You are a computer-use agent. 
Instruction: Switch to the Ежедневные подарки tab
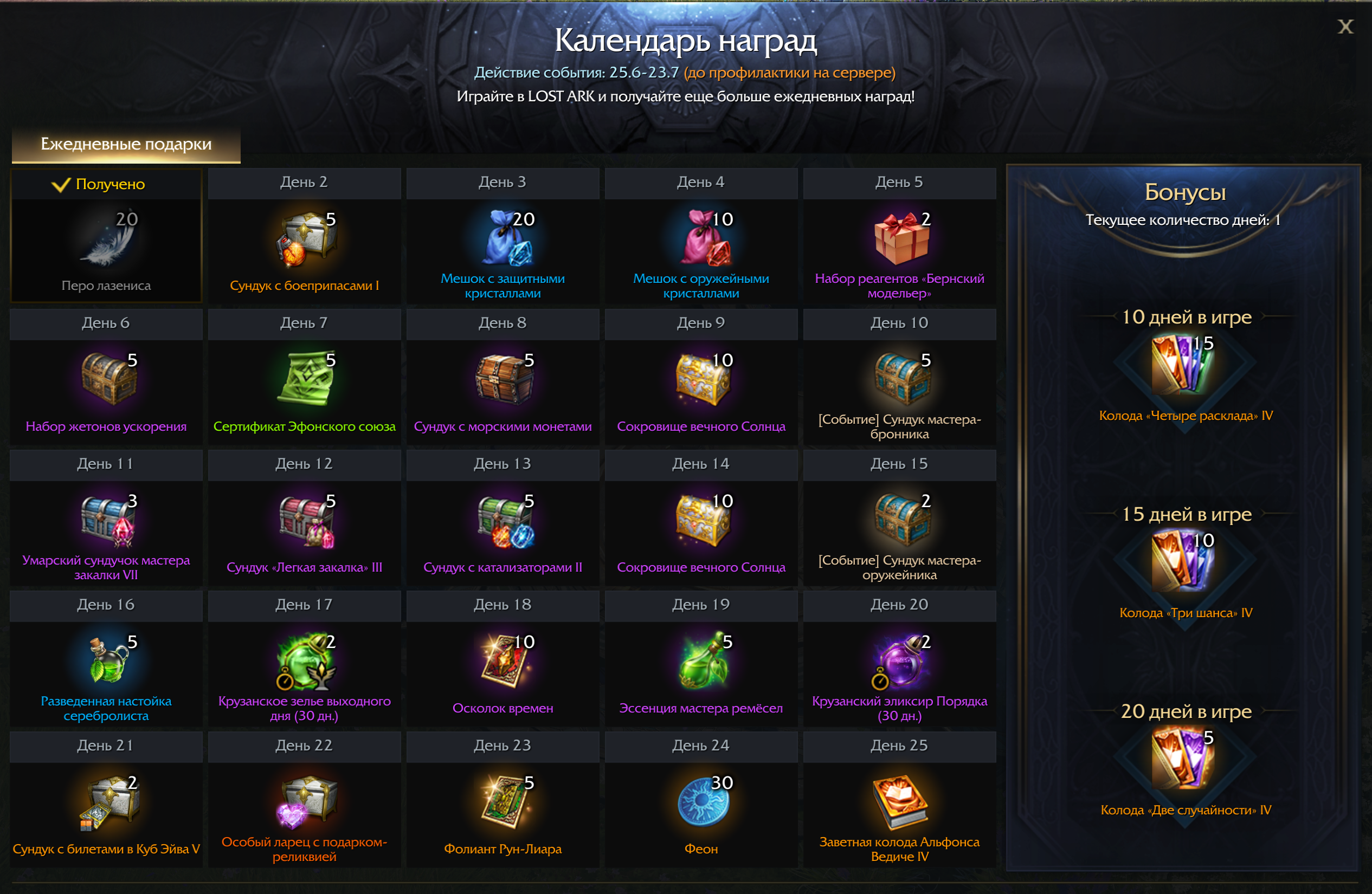pyautogui.click(x=126, y=144)
